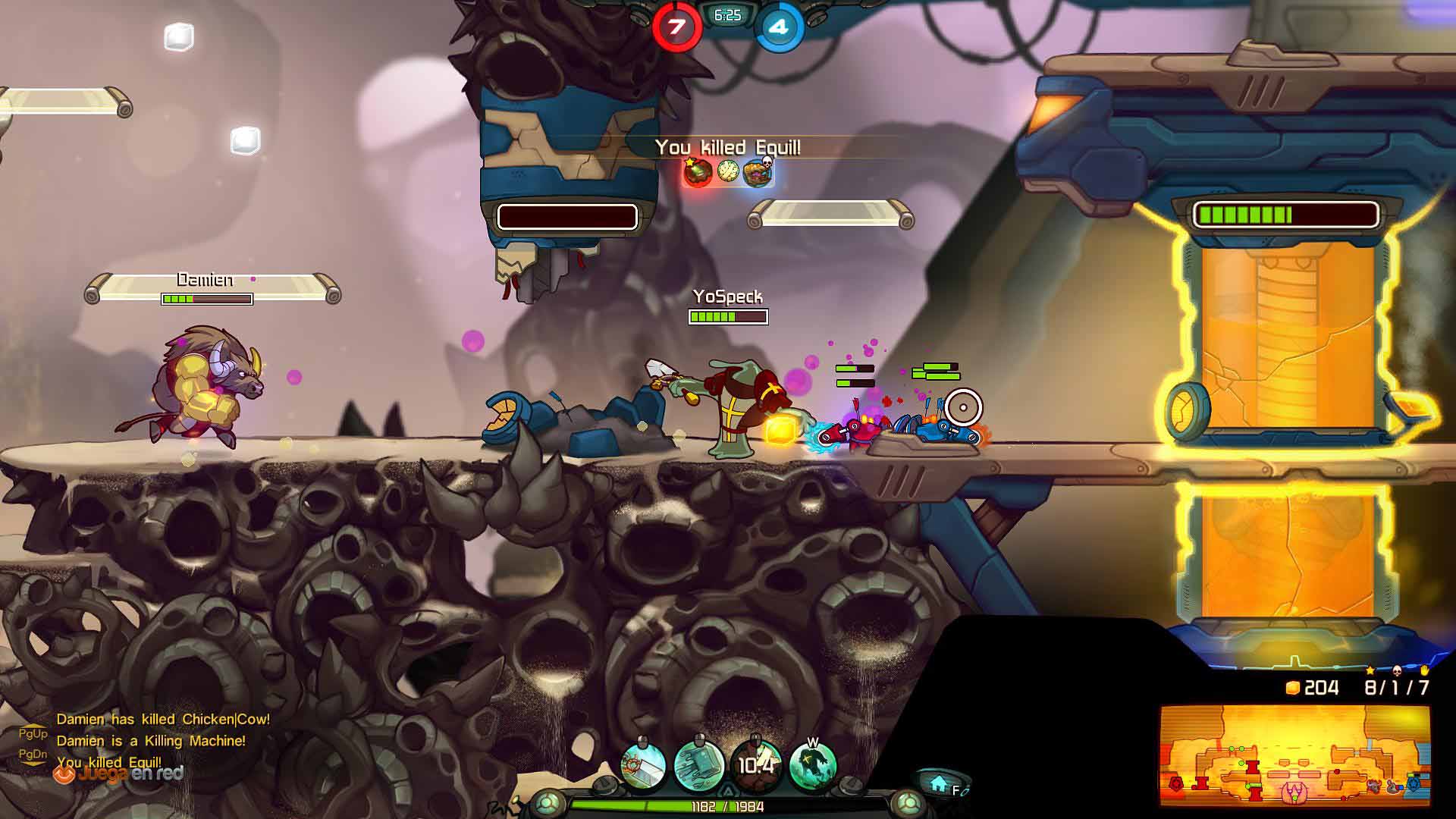Select the first ability icon with orange ring
Viewport: 1456px width, 819px height.
[x=643, y=765]
